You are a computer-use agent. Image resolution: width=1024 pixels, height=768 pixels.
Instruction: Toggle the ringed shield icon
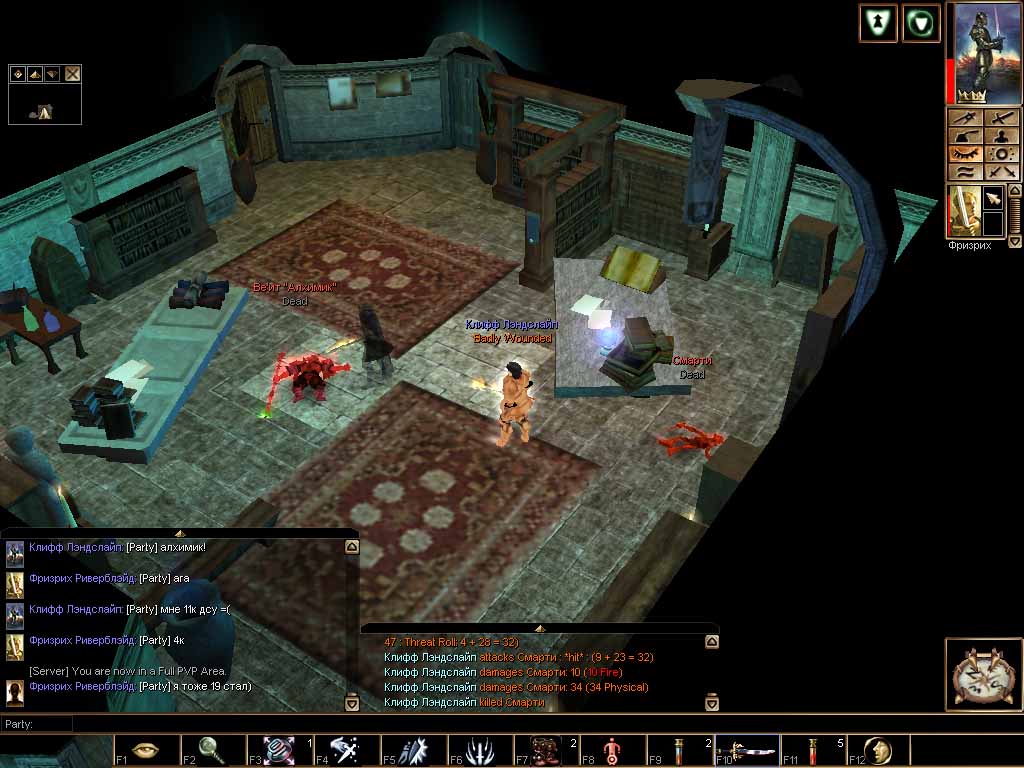(x=921, y=23)
